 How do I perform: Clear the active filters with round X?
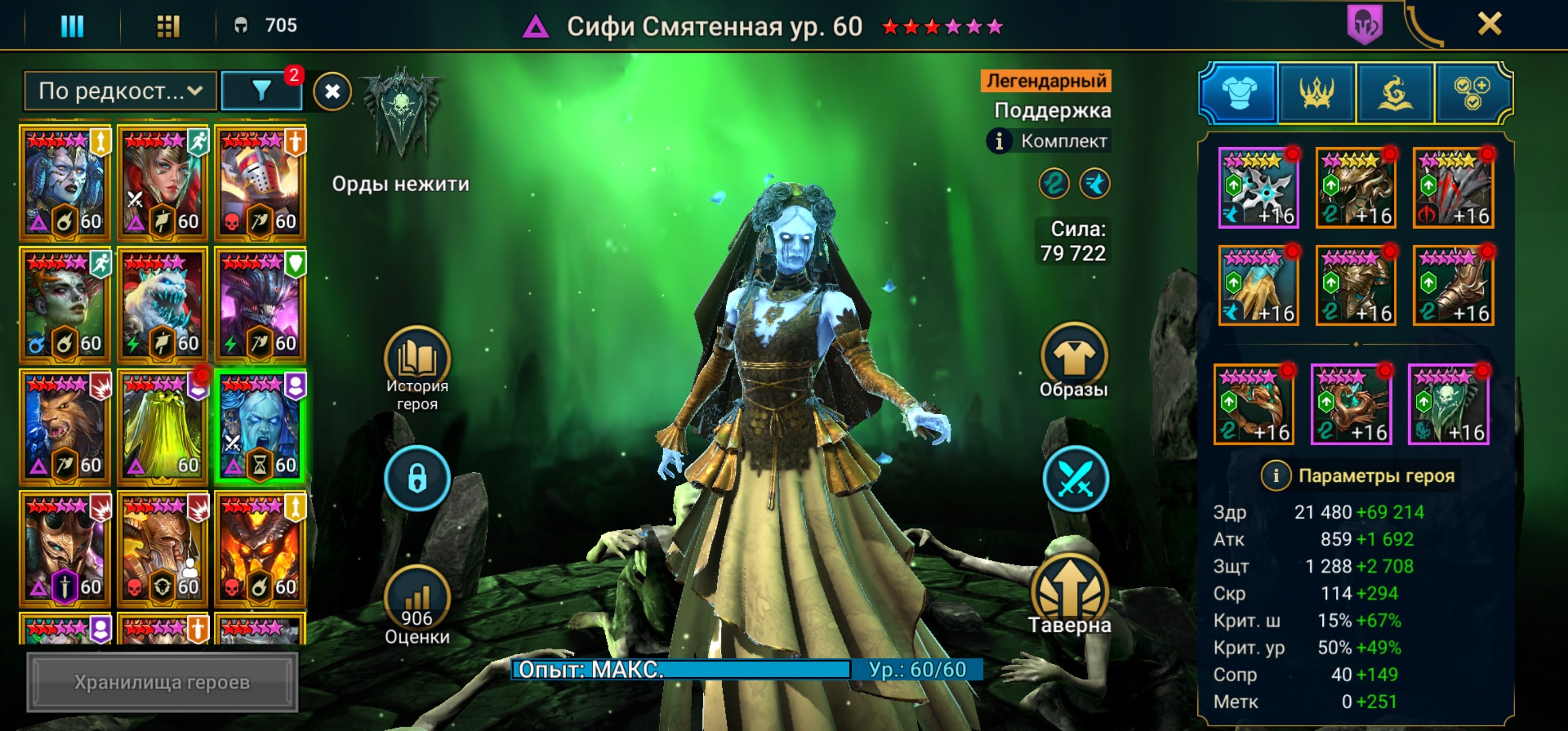tap(333, 92)
